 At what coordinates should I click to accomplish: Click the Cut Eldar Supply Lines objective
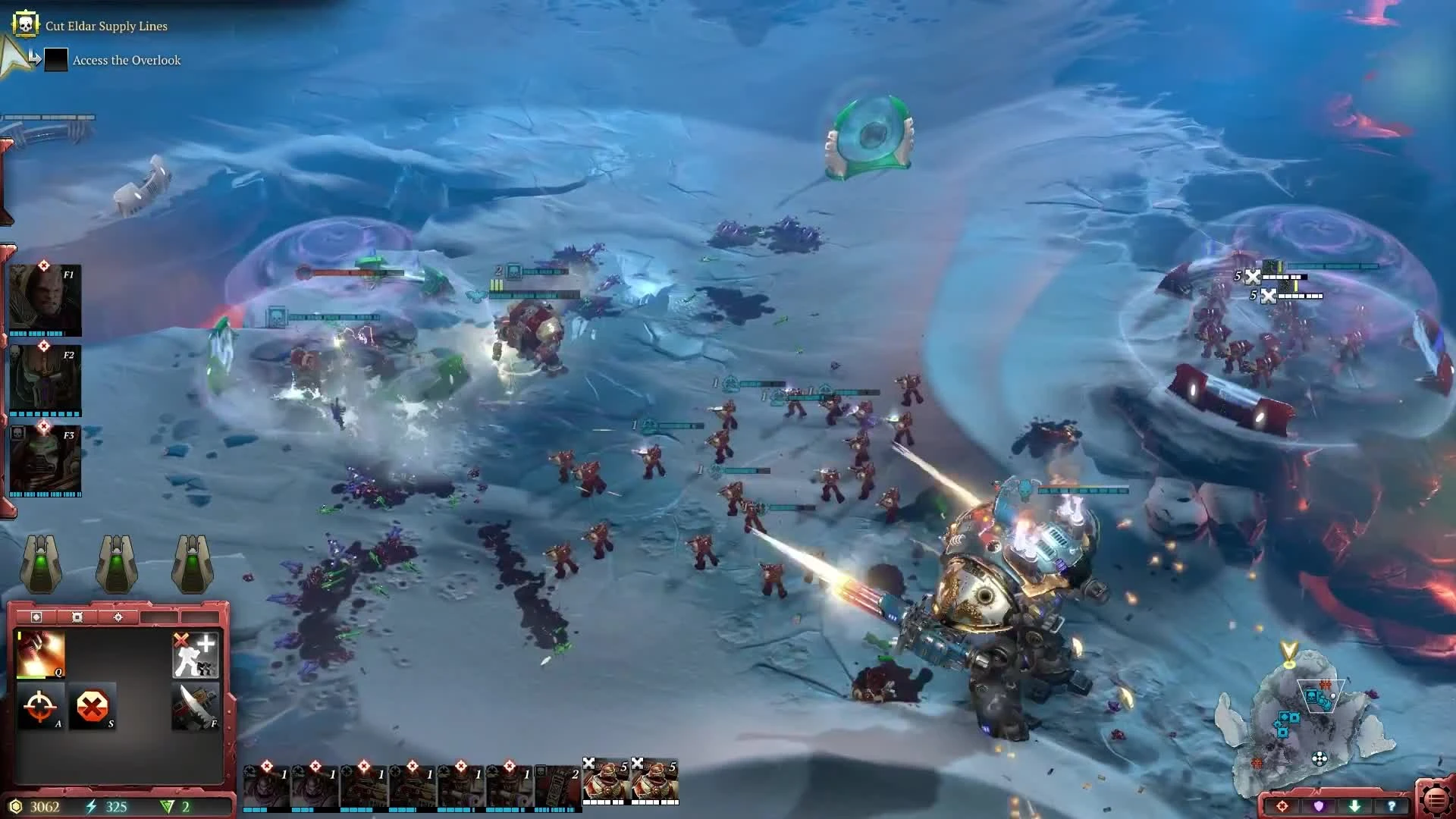tap(106, 25)
